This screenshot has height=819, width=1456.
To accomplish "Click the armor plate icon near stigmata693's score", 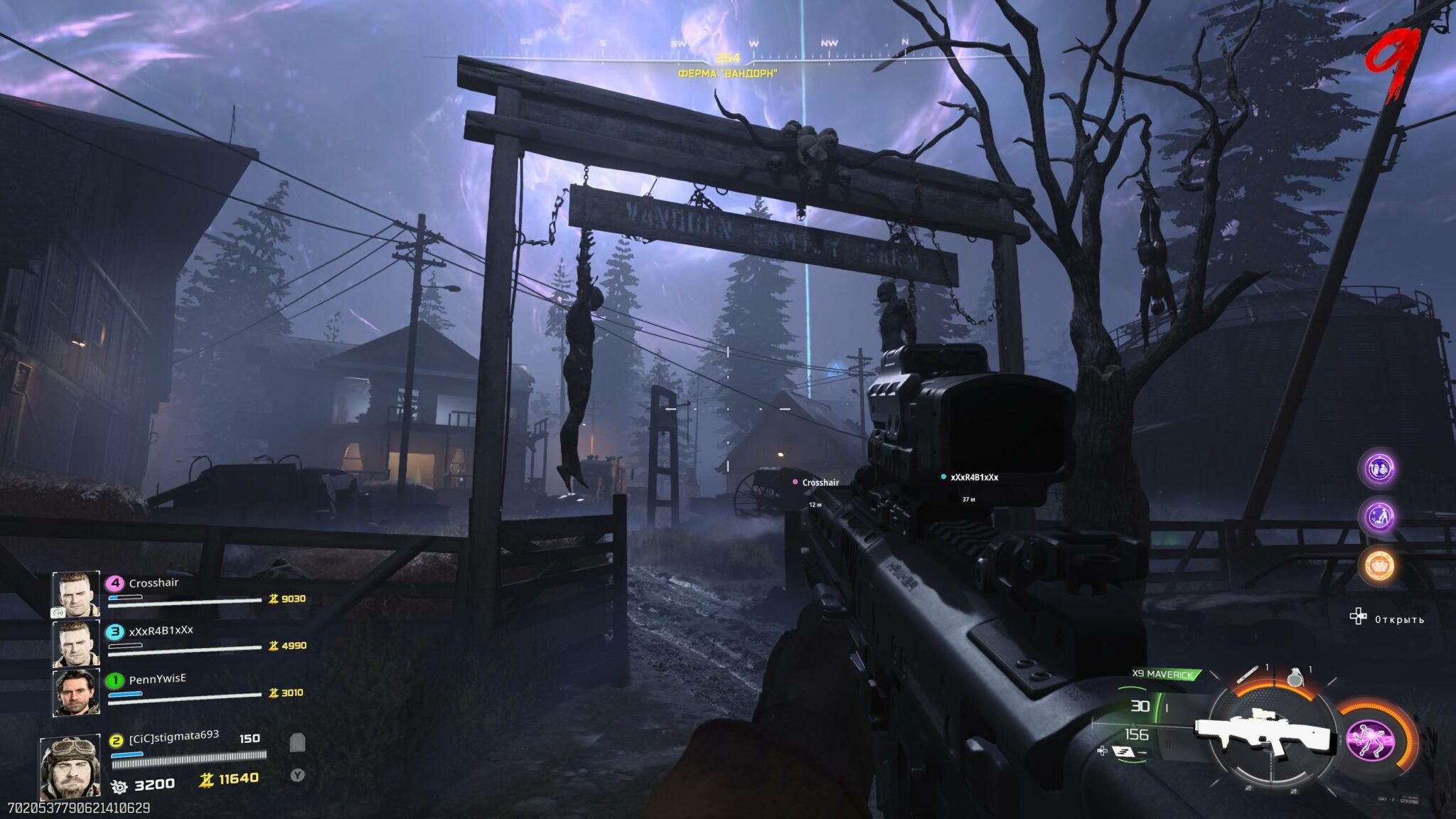I will pos(297,742).
